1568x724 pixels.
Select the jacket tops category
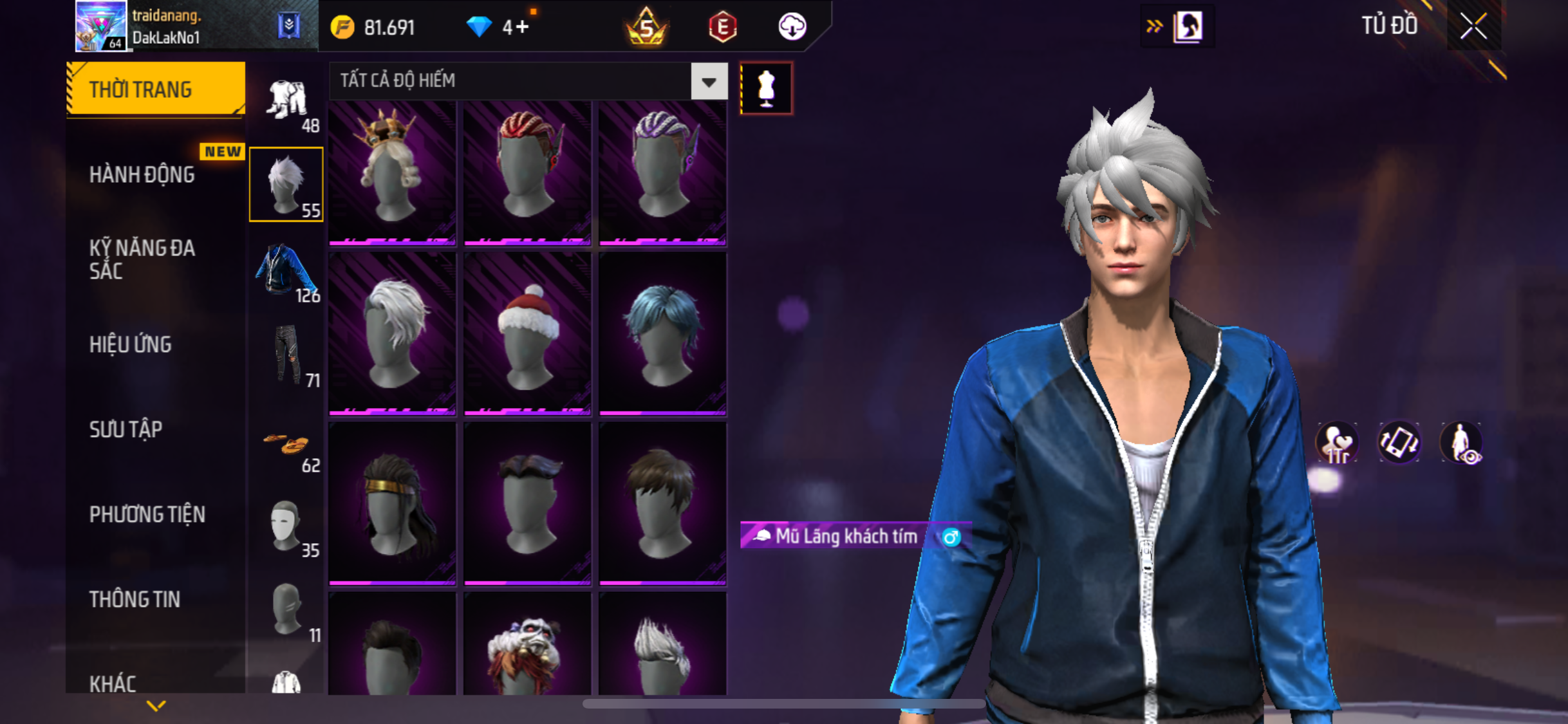[286, 271]
